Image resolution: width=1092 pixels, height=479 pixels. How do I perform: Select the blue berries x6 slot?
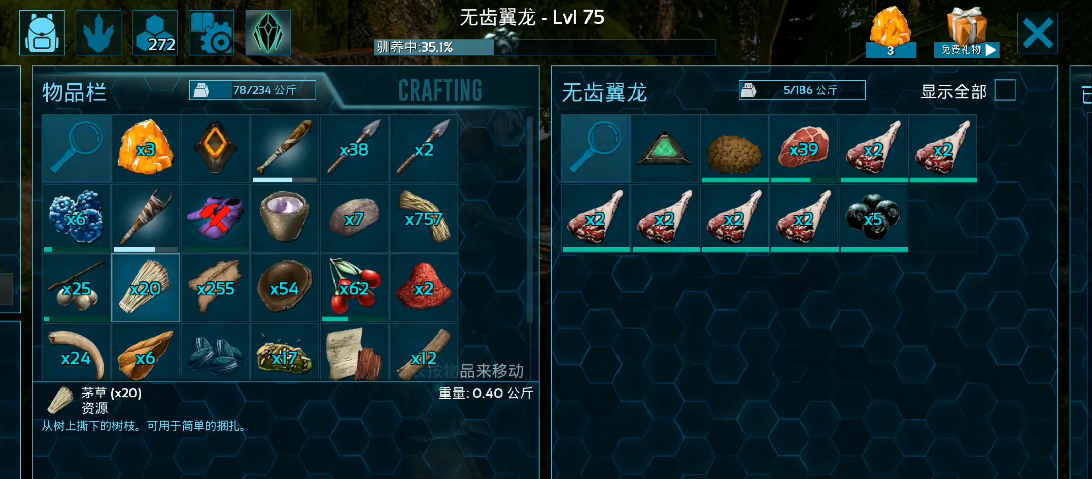[76, 218]
